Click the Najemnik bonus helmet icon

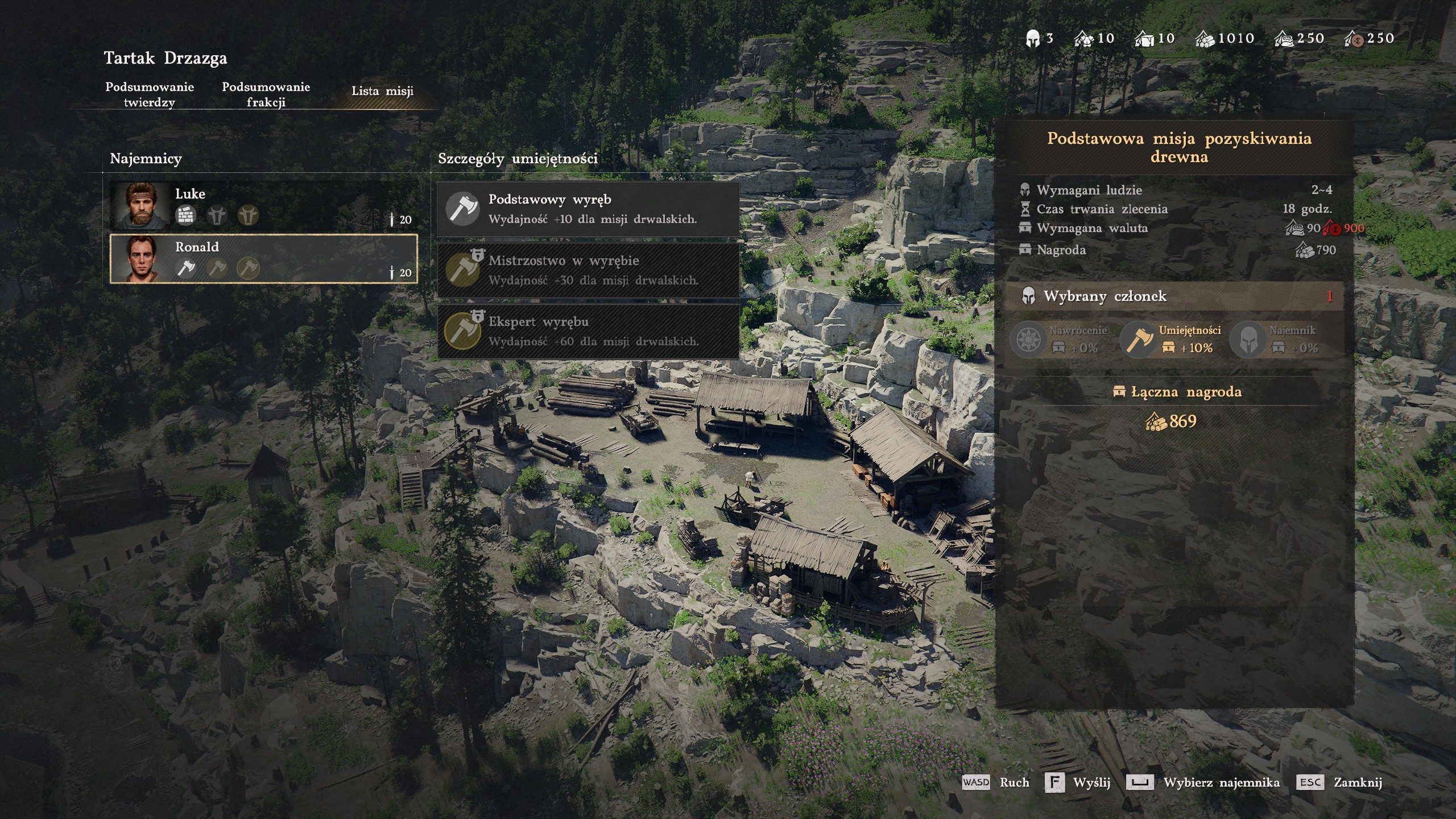[1248, 340]
